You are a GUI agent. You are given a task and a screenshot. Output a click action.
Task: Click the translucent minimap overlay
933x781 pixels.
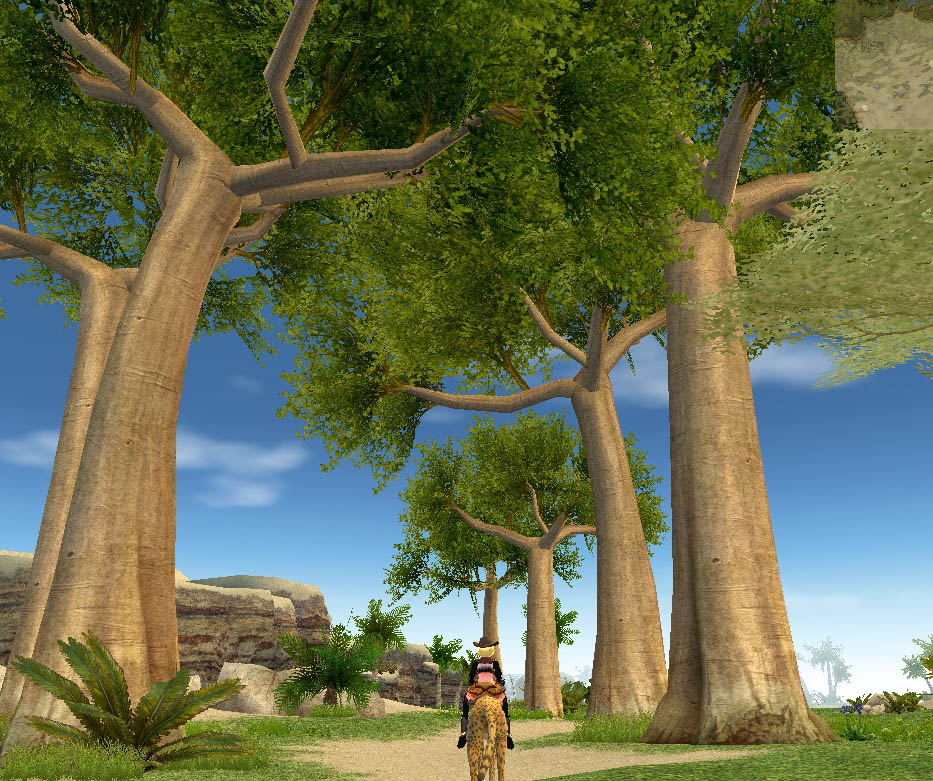tap(884, 64)
